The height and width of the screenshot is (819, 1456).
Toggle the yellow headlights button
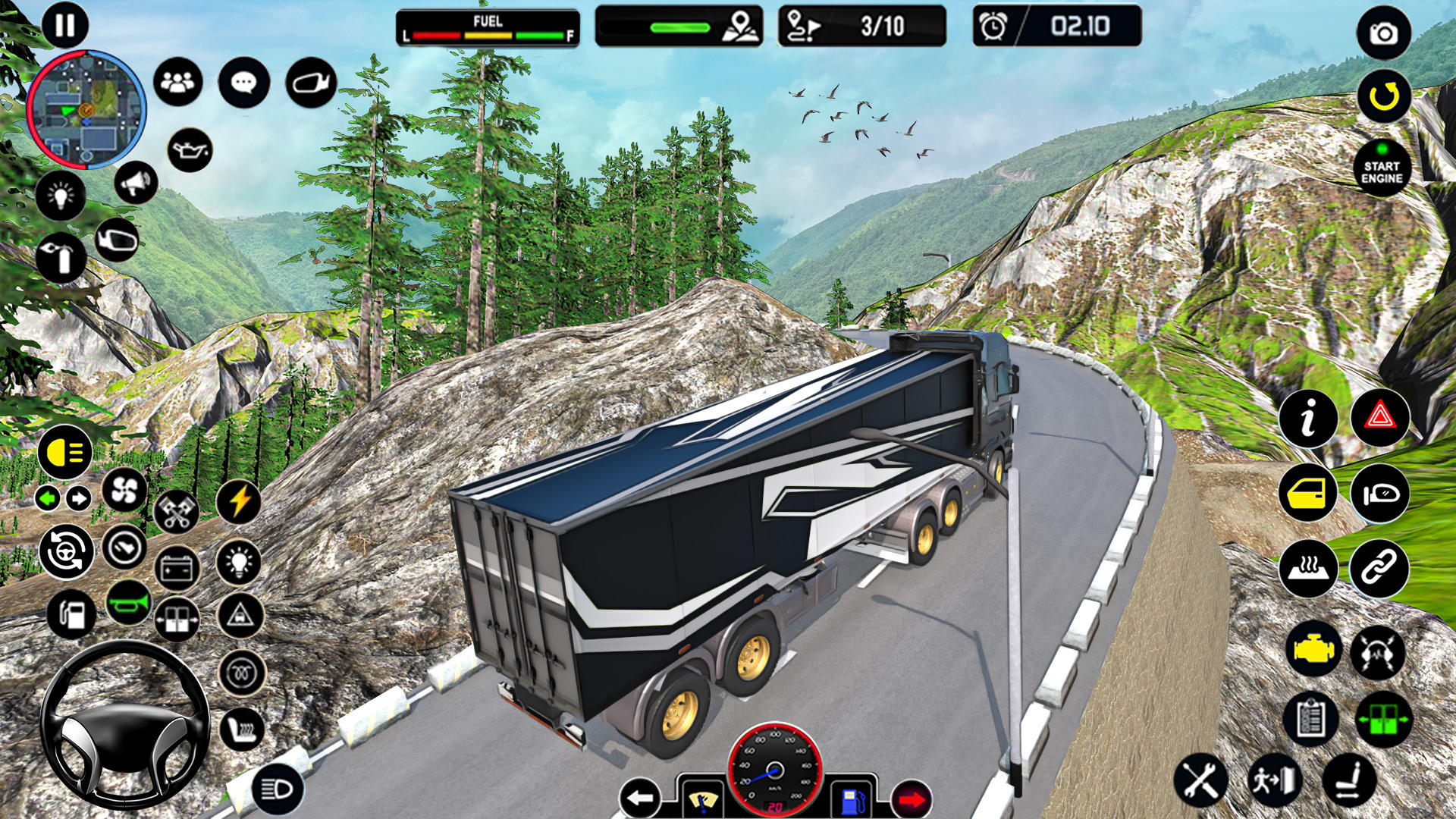coord(65,453)
